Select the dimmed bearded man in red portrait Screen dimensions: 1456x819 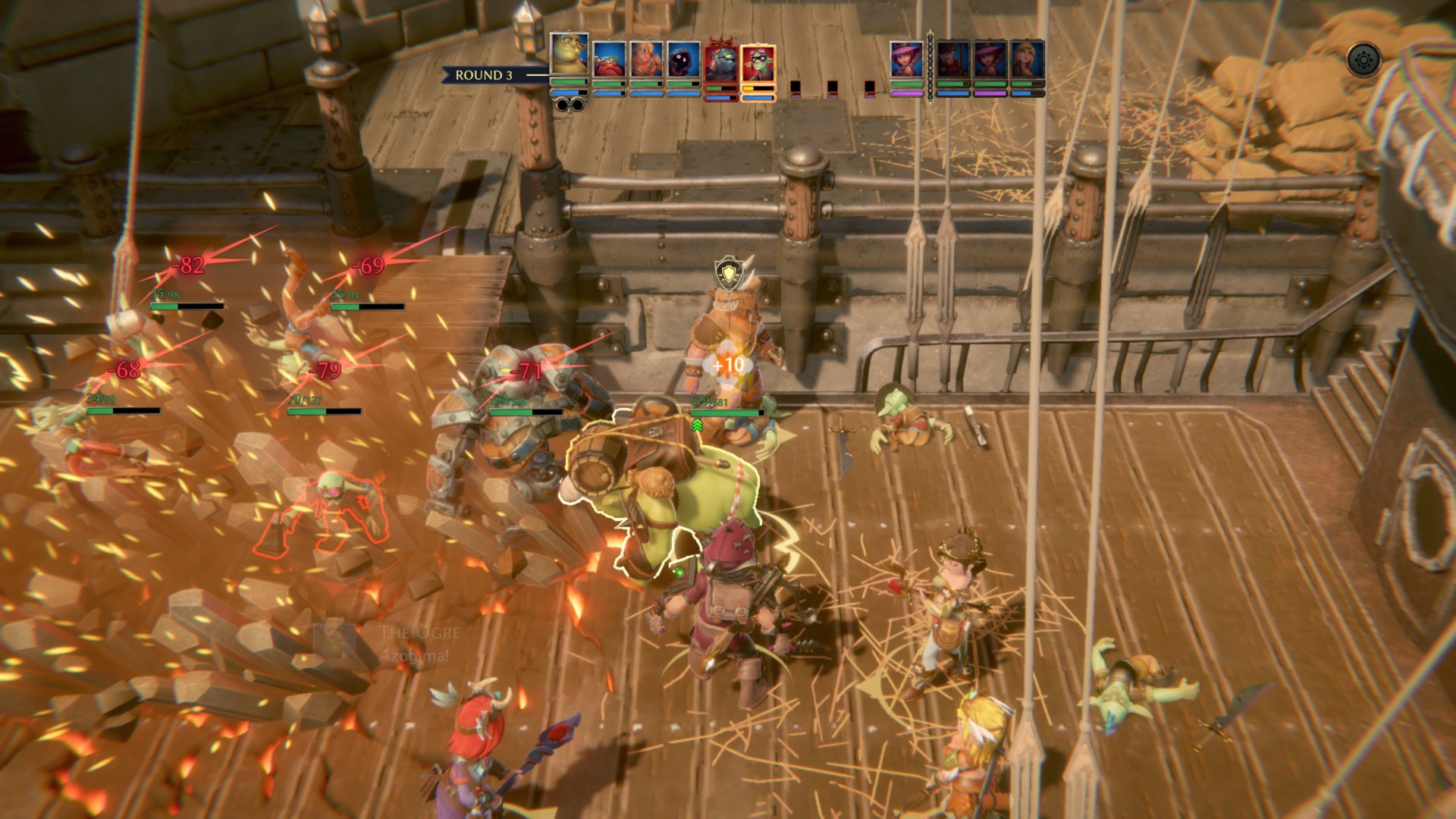952,59
